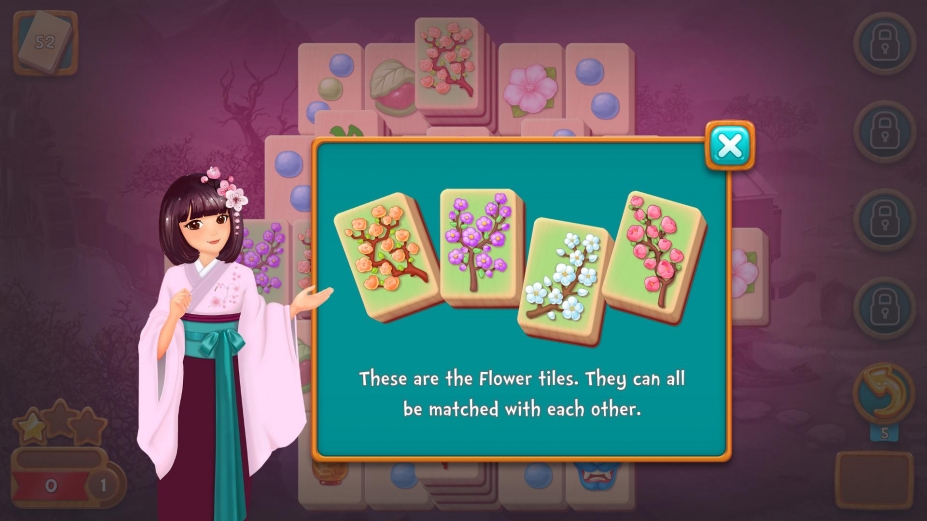Open the empty brown panel button
927x521 pixels.
point(873,479)
